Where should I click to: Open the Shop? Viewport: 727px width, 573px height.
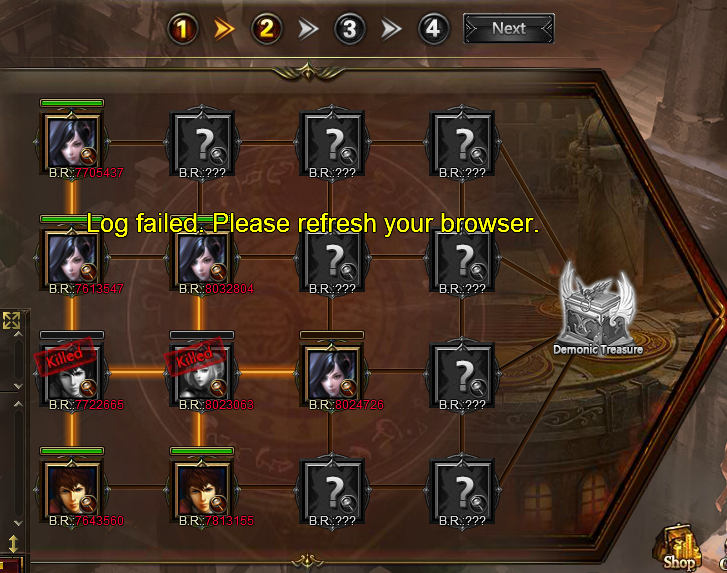[x=680, y=548]
